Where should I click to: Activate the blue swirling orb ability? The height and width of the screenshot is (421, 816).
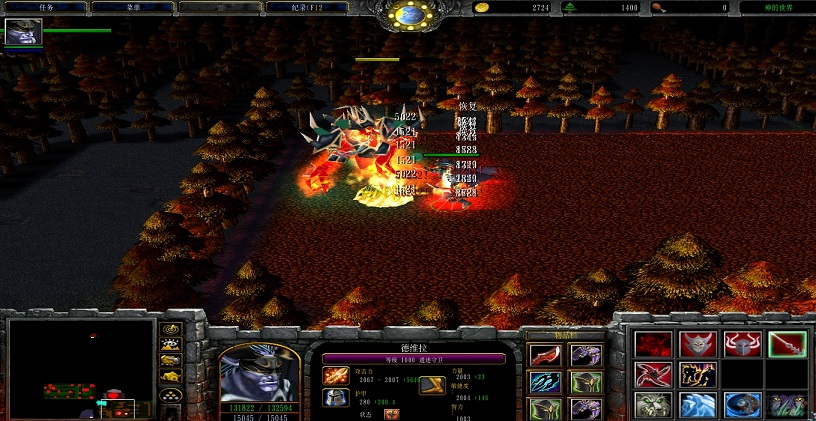click(x=740, y=405)
